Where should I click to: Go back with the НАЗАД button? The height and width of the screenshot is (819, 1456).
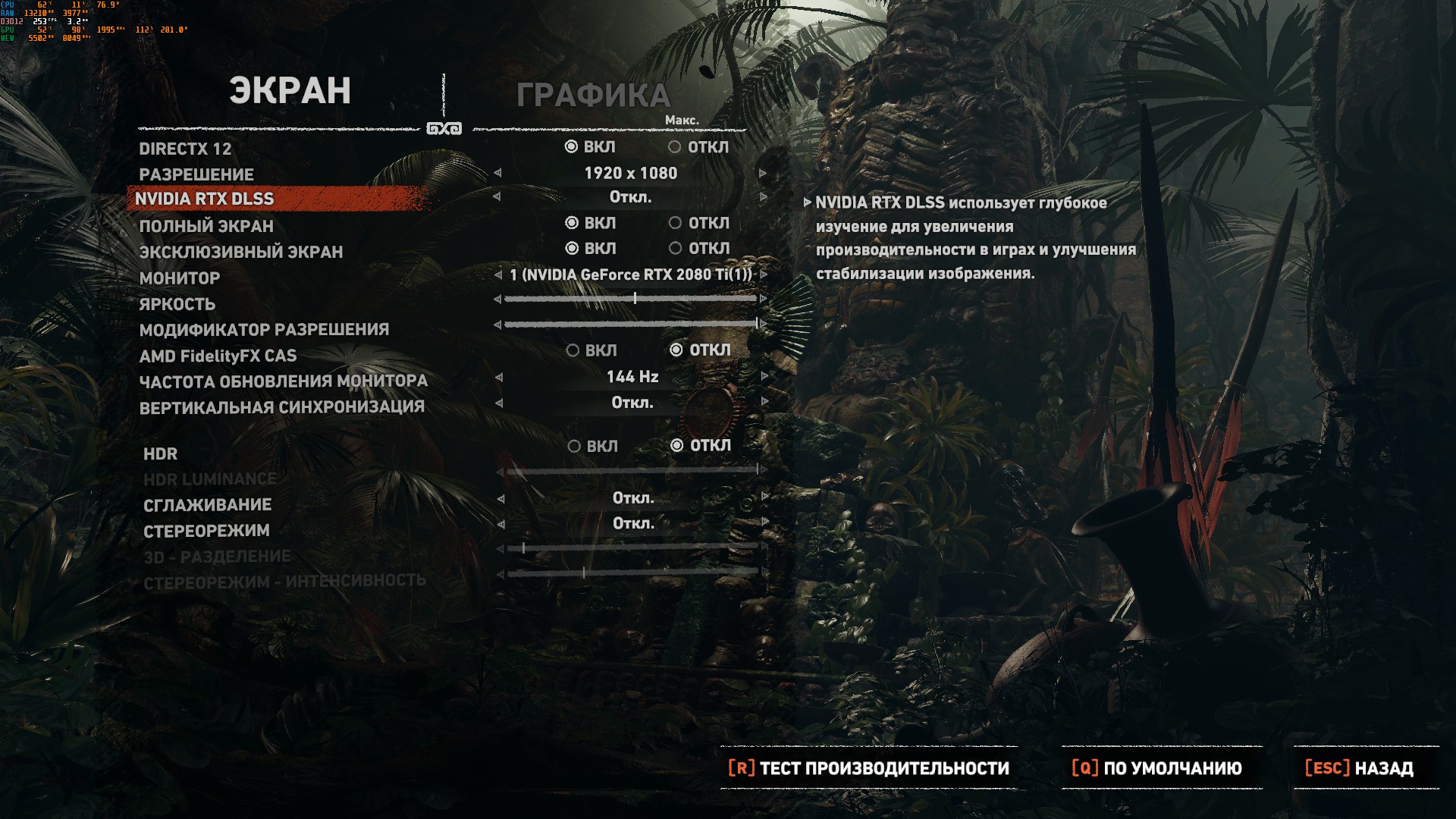(x=1359, y=768)
